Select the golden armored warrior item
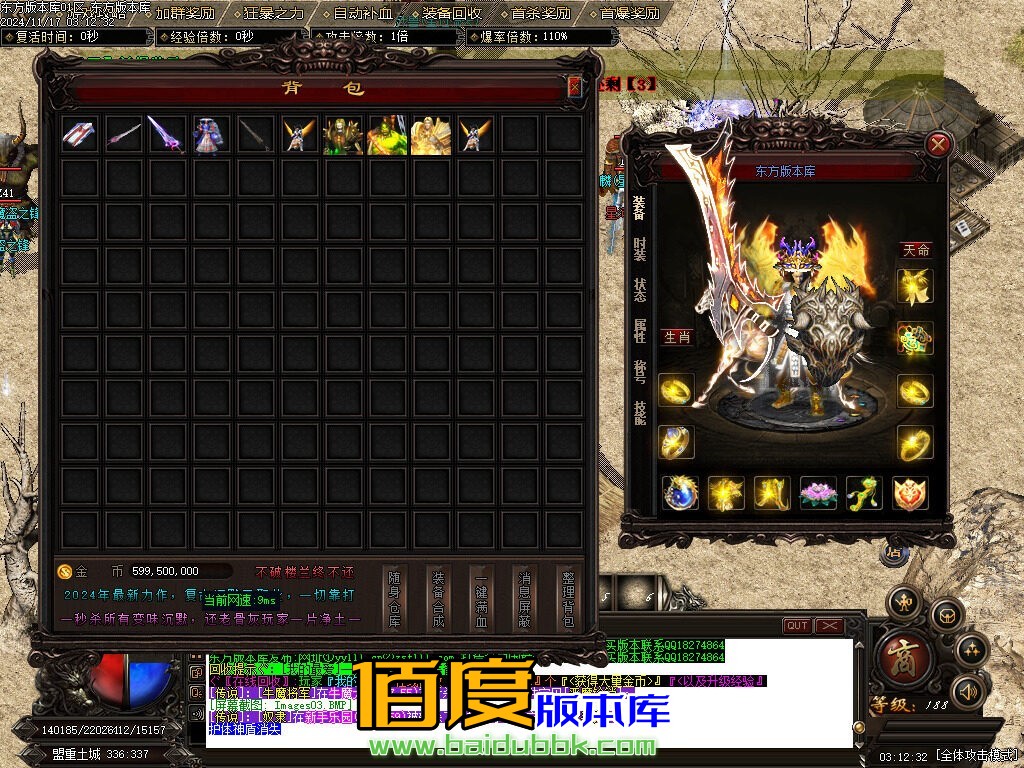1024x768 pixels. (x=430, y=134)
